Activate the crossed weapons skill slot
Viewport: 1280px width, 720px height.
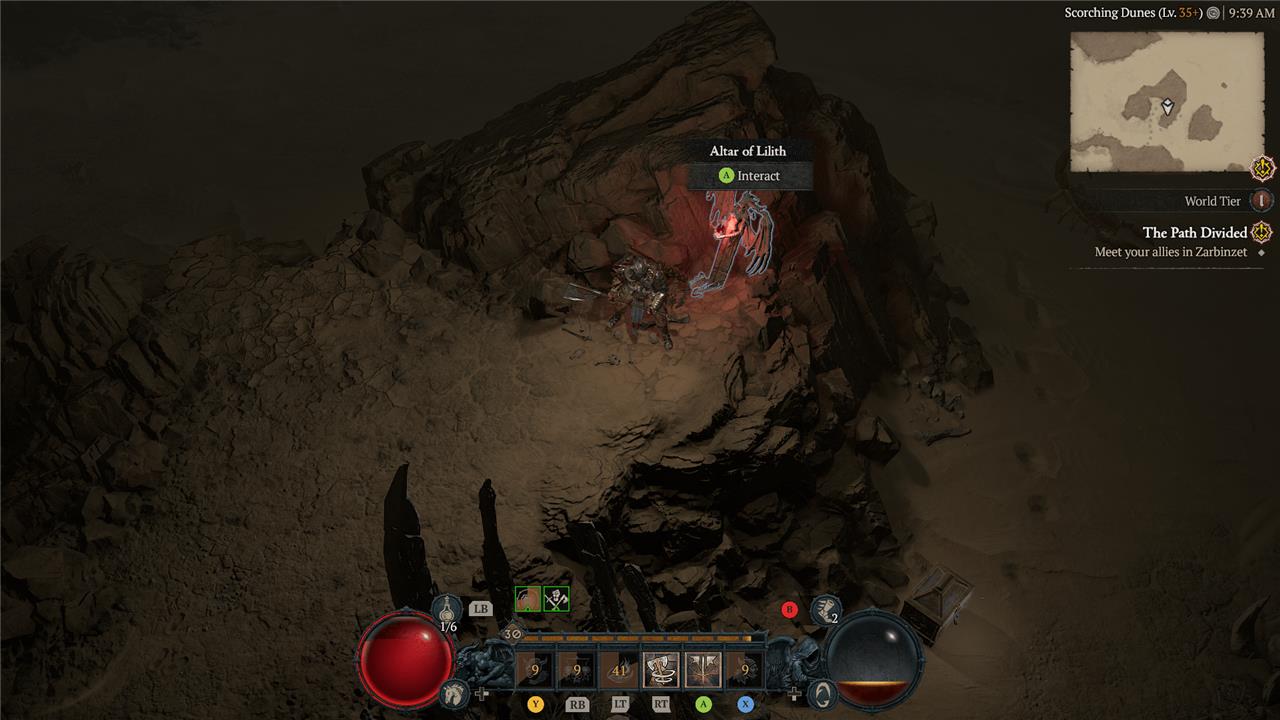click(x=703, y=670)
